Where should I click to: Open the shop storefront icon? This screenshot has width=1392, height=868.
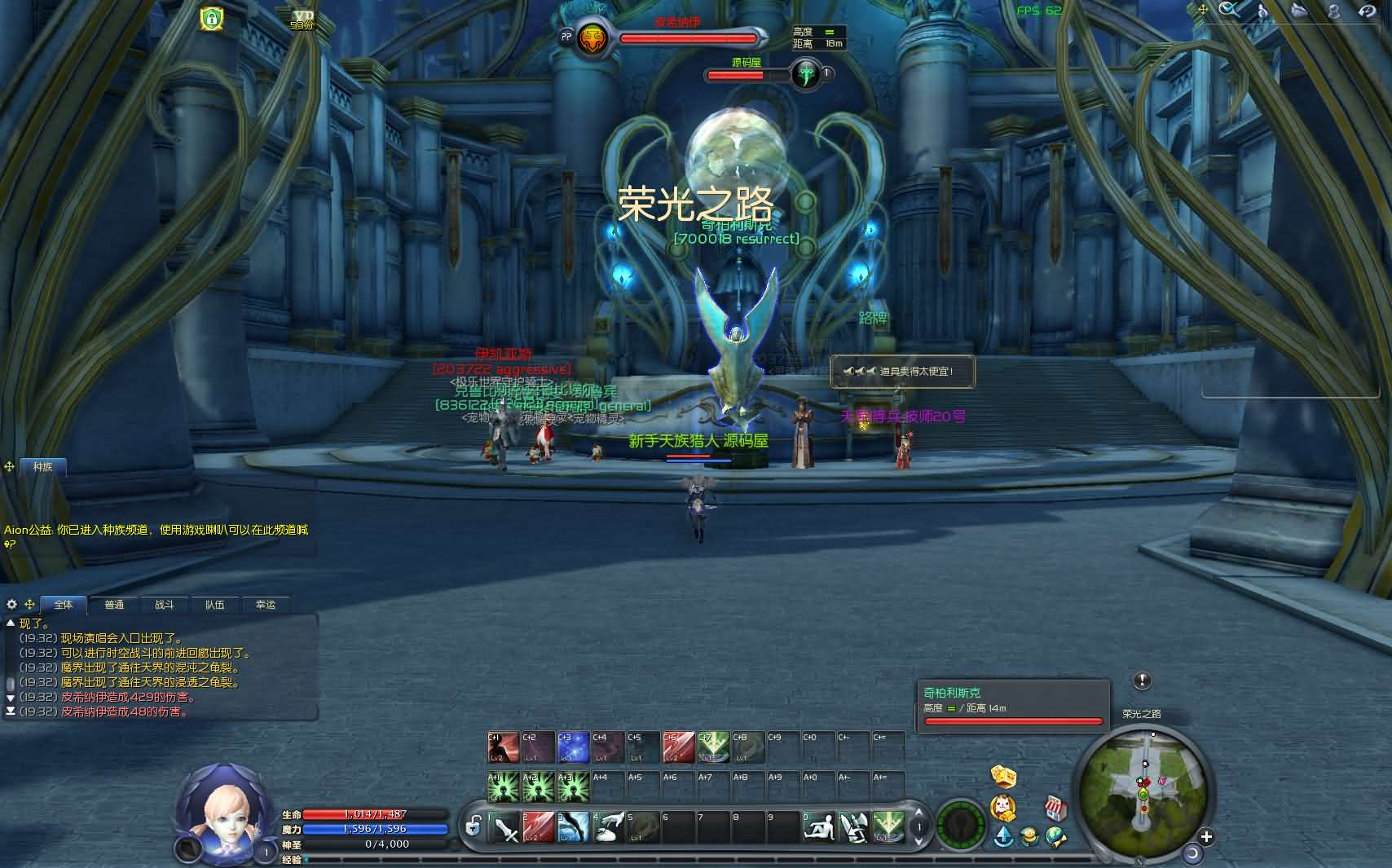click(1055, 809)
